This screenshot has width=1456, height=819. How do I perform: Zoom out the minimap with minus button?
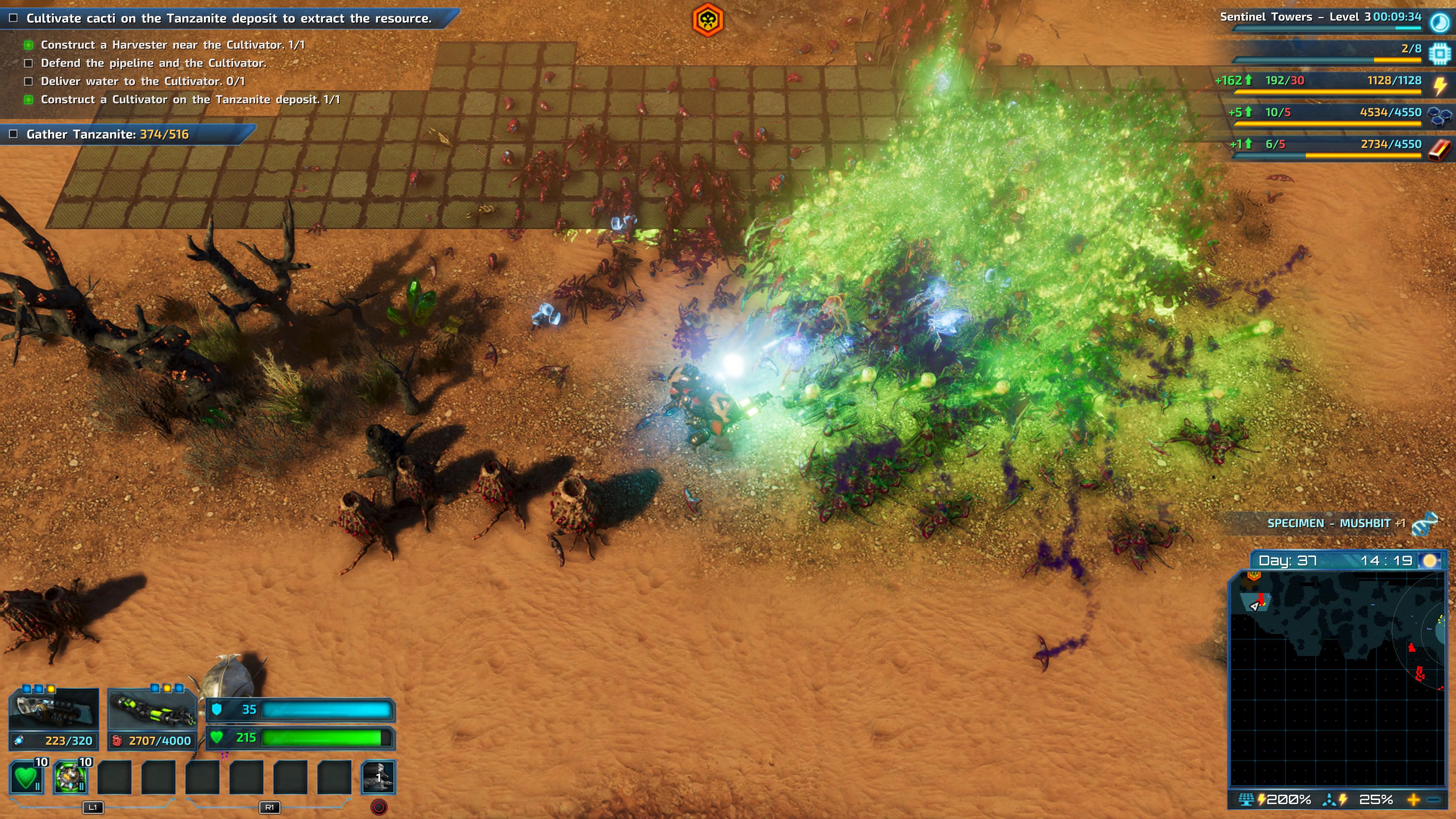(1433, 800)
